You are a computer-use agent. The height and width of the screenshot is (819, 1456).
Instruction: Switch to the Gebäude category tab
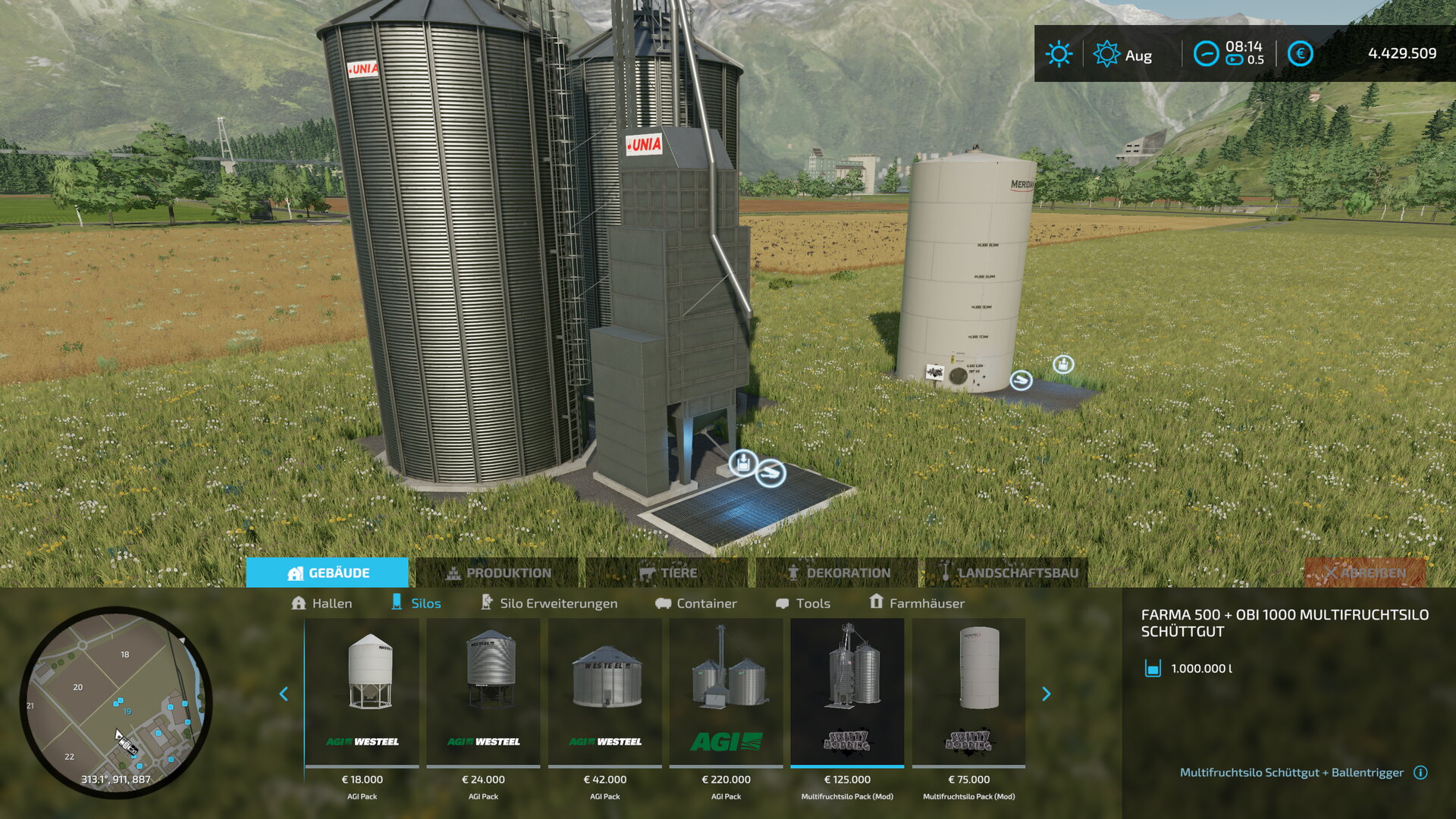coord(328,573)
